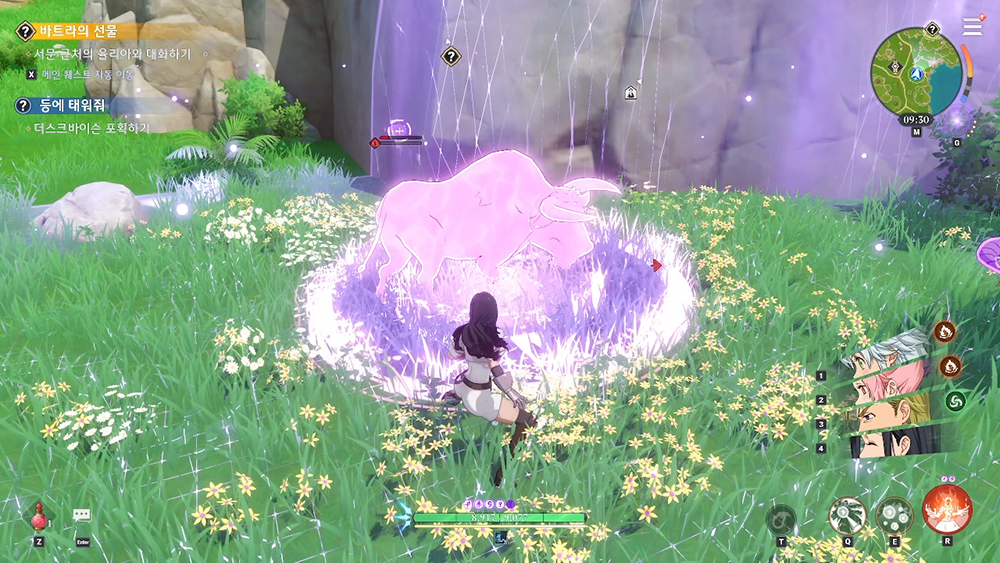Select the quest marker on the minimap edge

pos(932,28)
